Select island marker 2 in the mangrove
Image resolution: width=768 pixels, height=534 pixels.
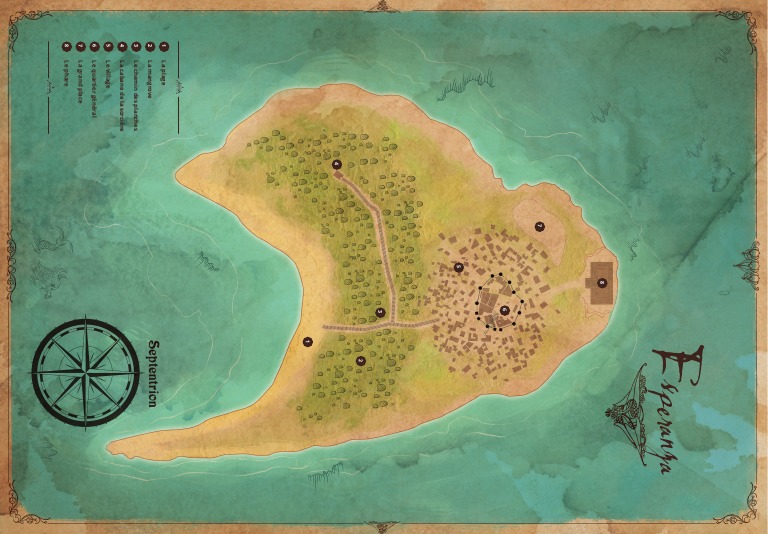tap(361, 360)
